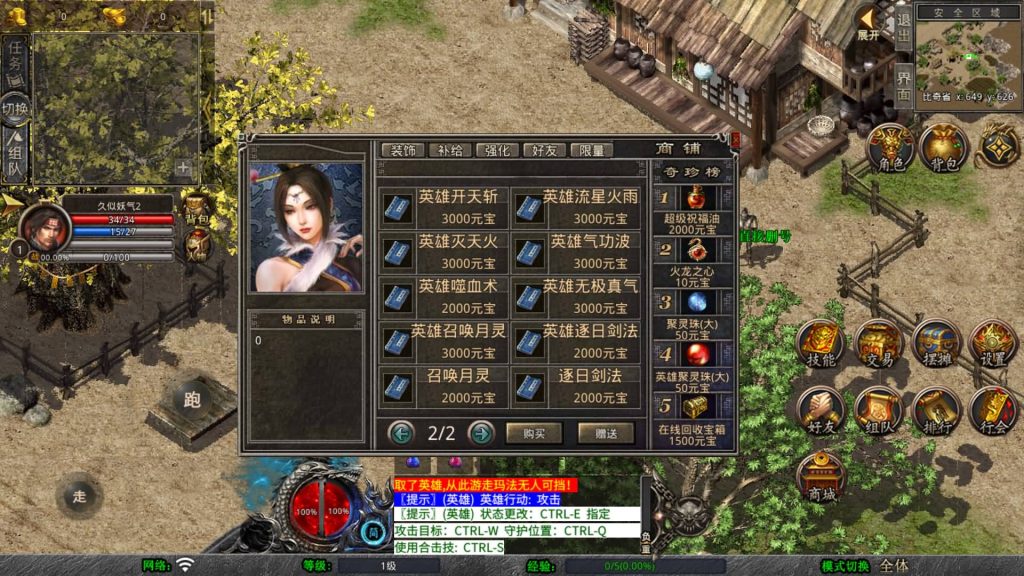Go to the previous shop page

402,433
